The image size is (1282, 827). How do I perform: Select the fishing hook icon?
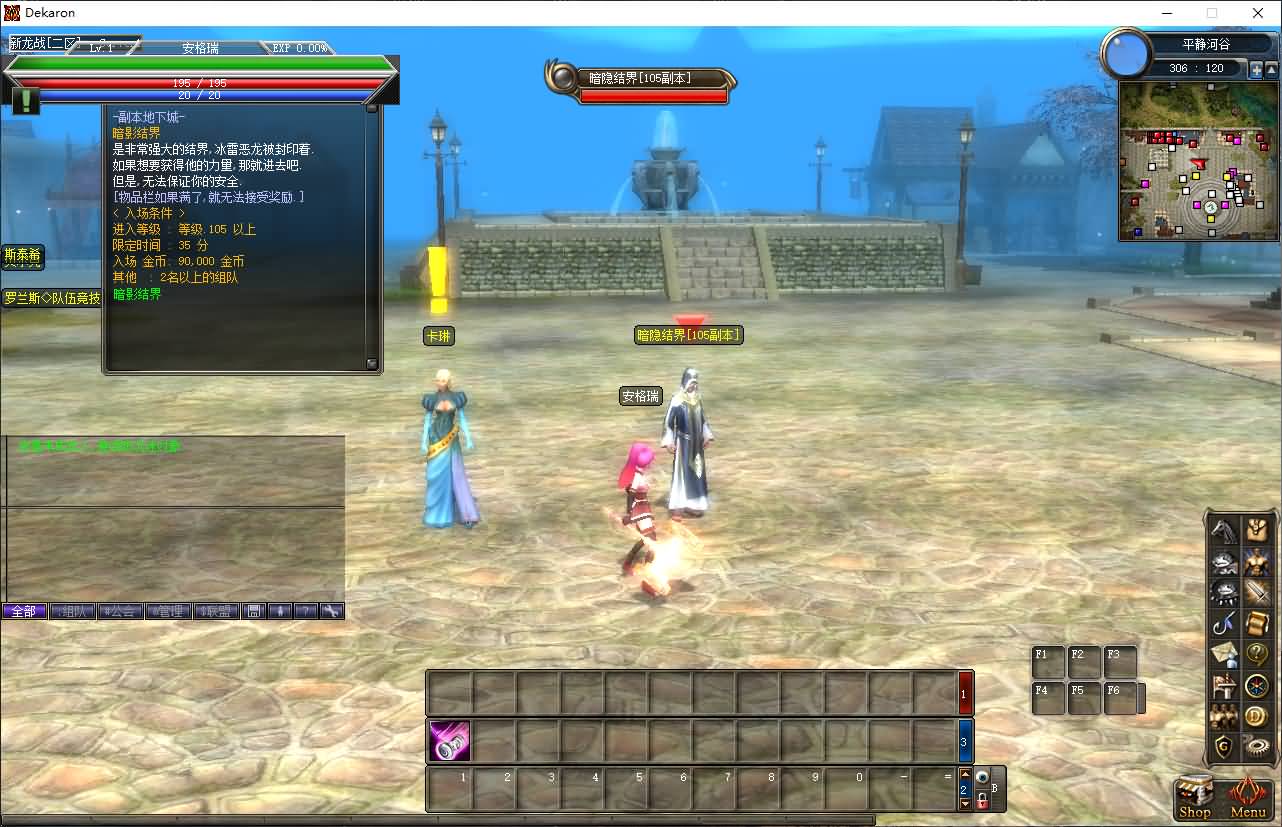click(x=1224, y=624)
